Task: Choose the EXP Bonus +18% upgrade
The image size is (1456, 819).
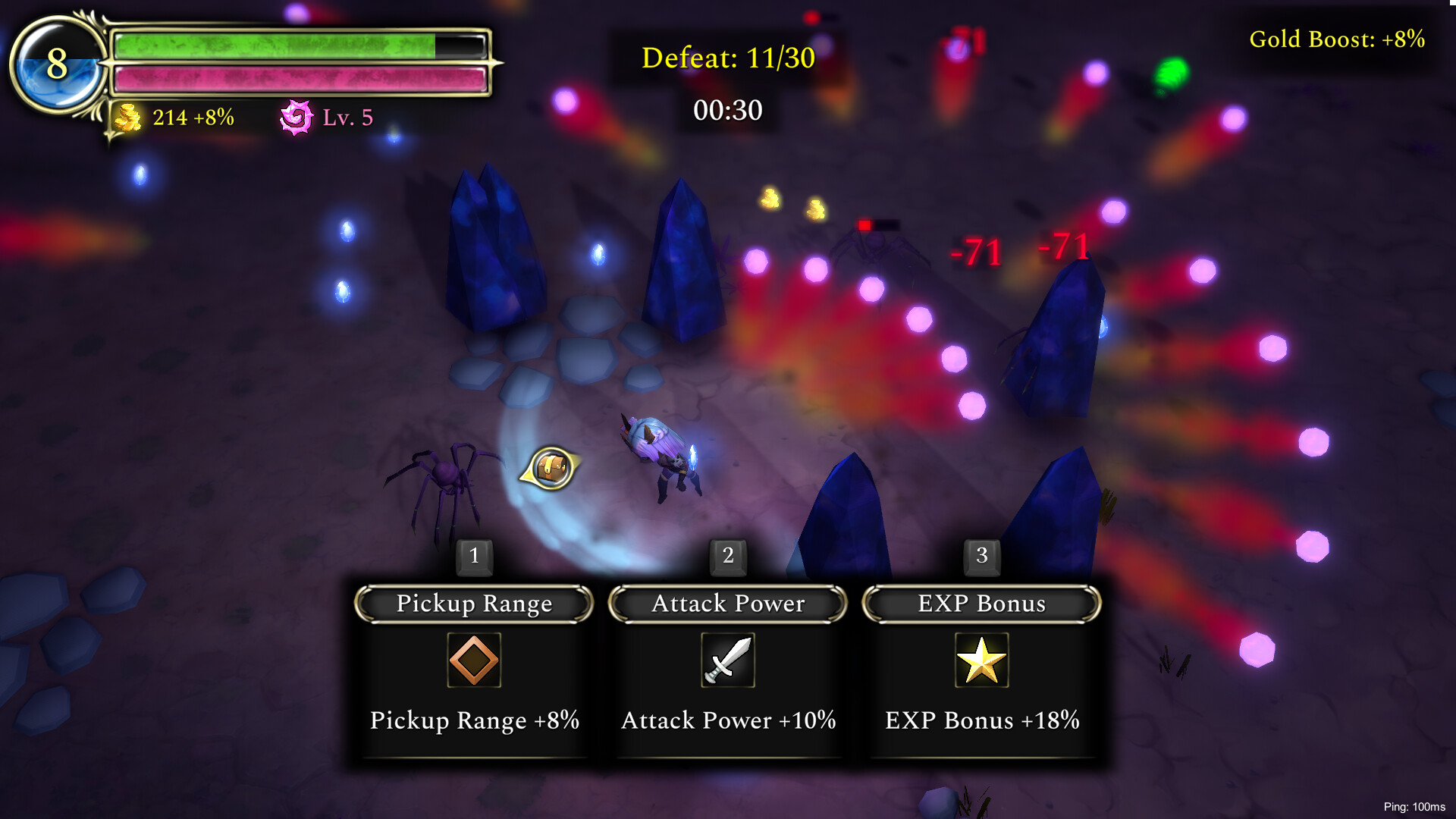Action: (x=983, y=720)
